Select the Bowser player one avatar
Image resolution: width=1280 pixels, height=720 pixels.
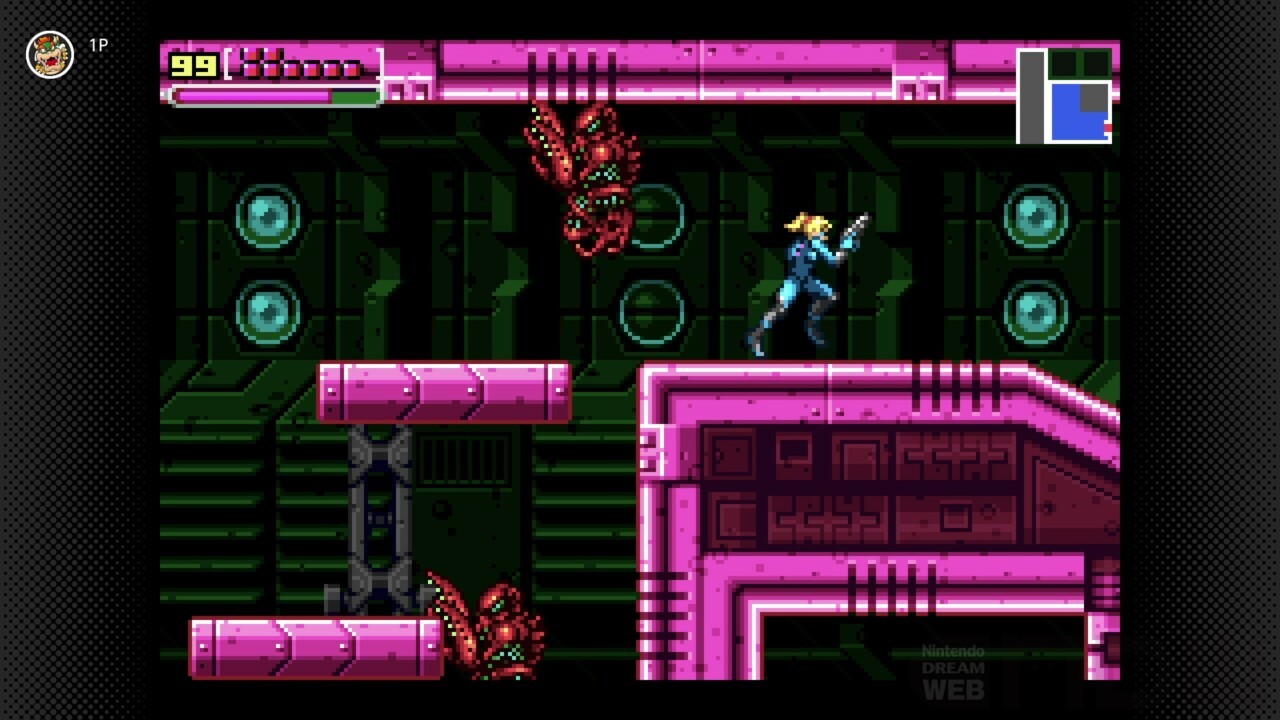point(50,54)
